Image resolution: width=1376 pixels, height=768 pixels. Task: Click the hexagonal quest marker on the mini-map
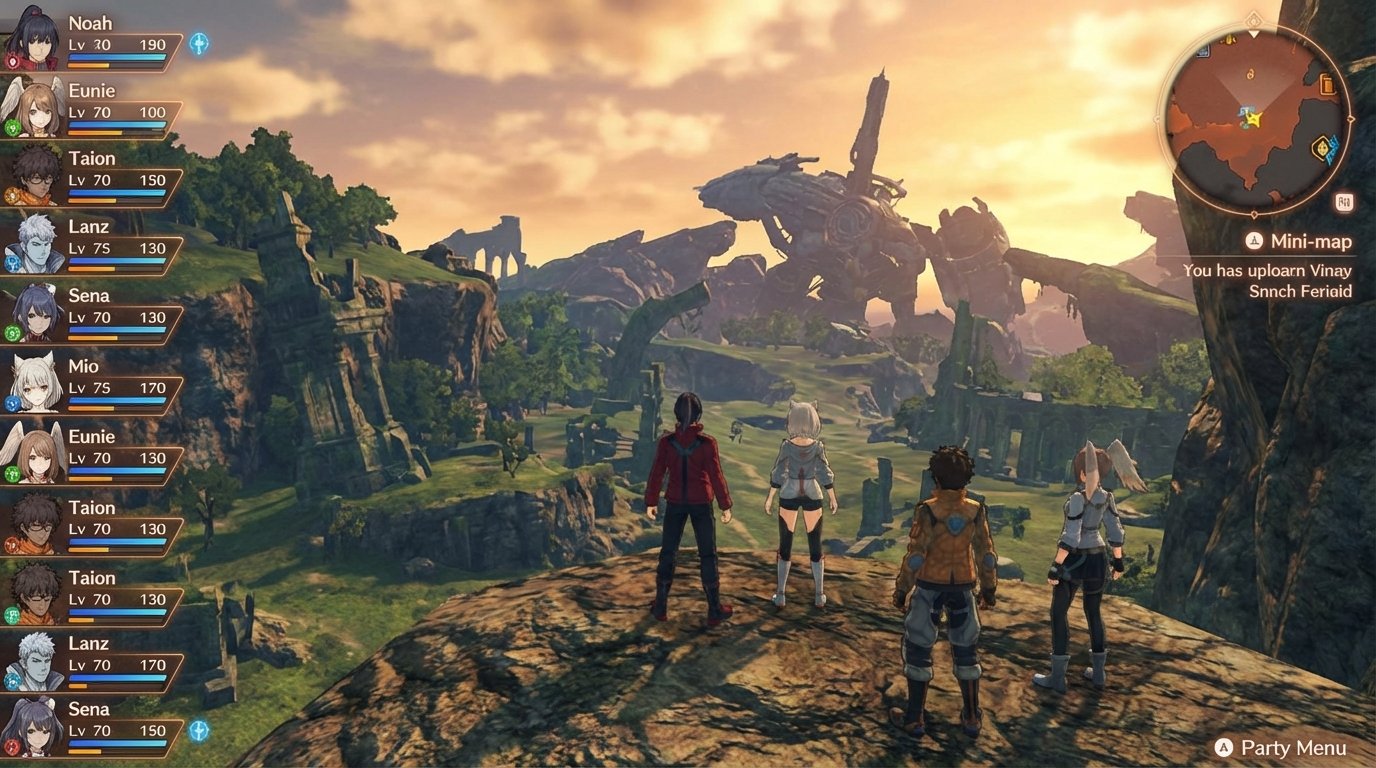tap(1320, 146)
